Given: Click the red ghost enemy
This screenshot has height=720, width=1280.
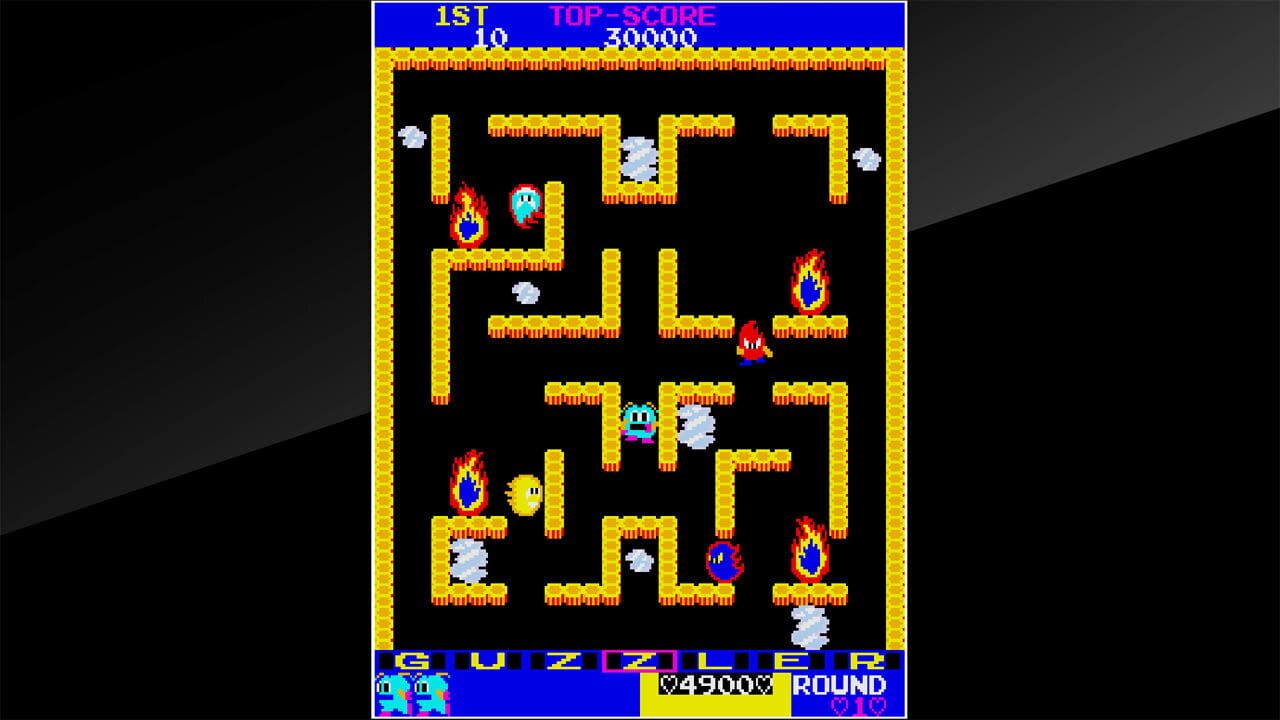Looking at the screenshot, I should point(753,345).
